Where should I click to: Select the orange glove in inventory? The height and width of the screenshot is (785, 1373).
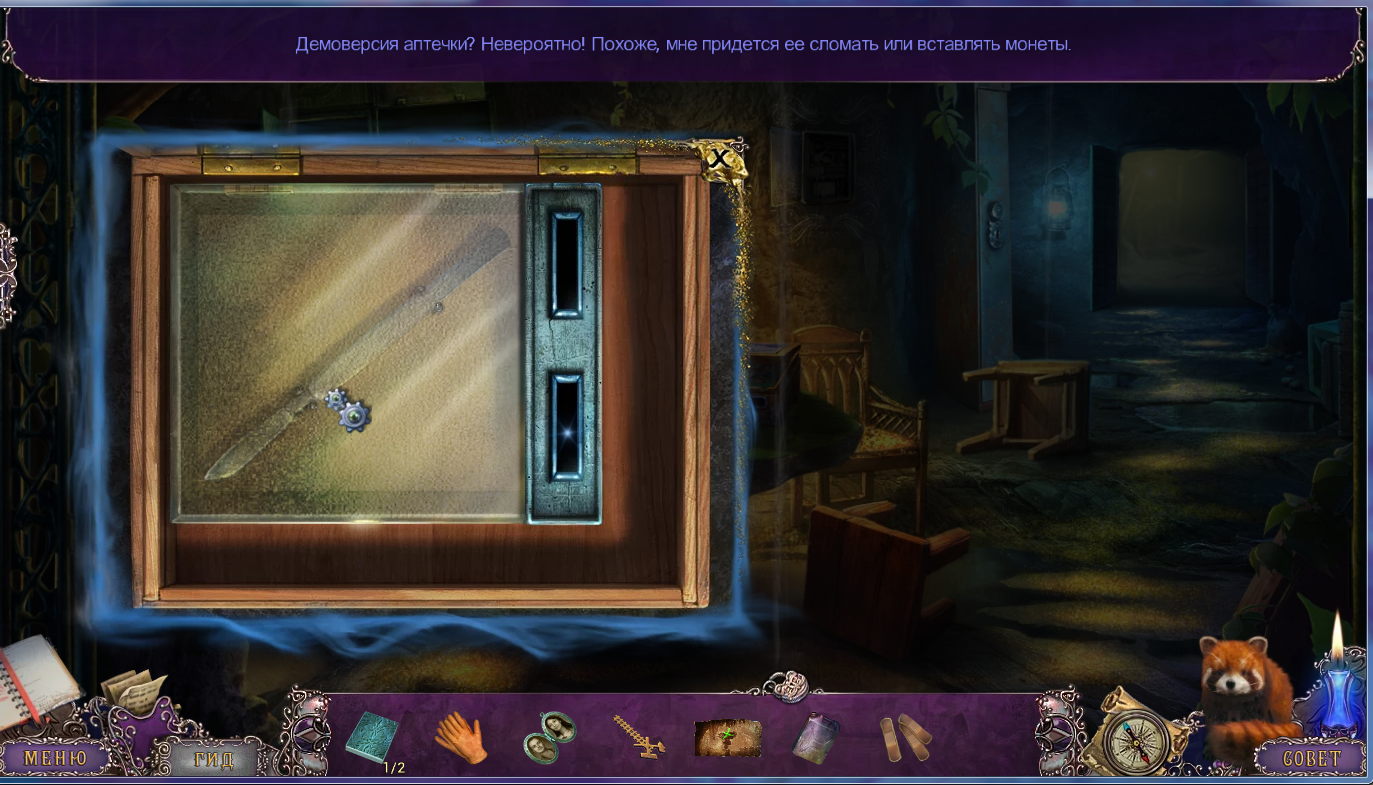coord(460,739)
